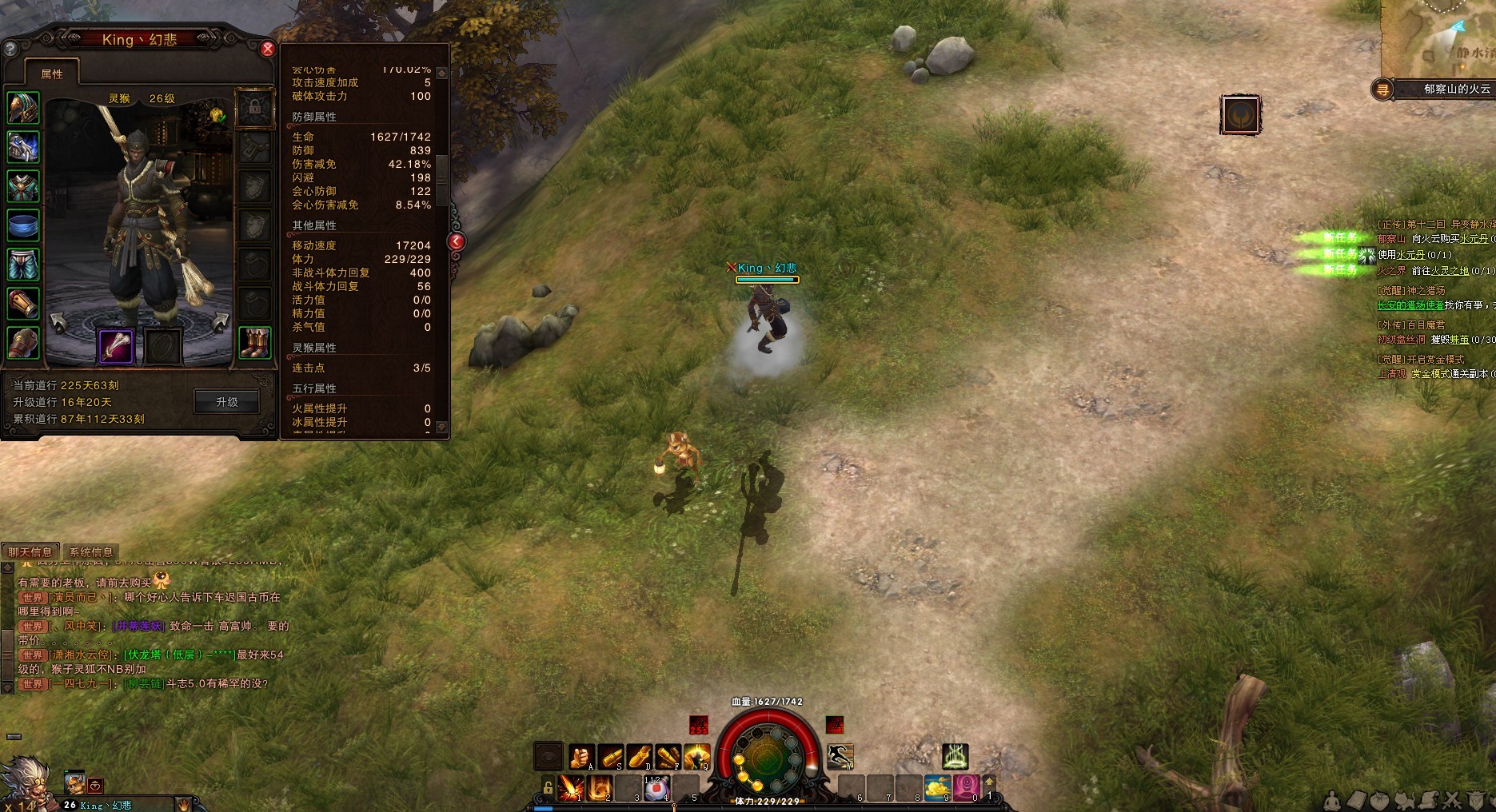Select the equipped bone weapon slot
This screenshot has width=1496, height=812.
click(115, 344)
